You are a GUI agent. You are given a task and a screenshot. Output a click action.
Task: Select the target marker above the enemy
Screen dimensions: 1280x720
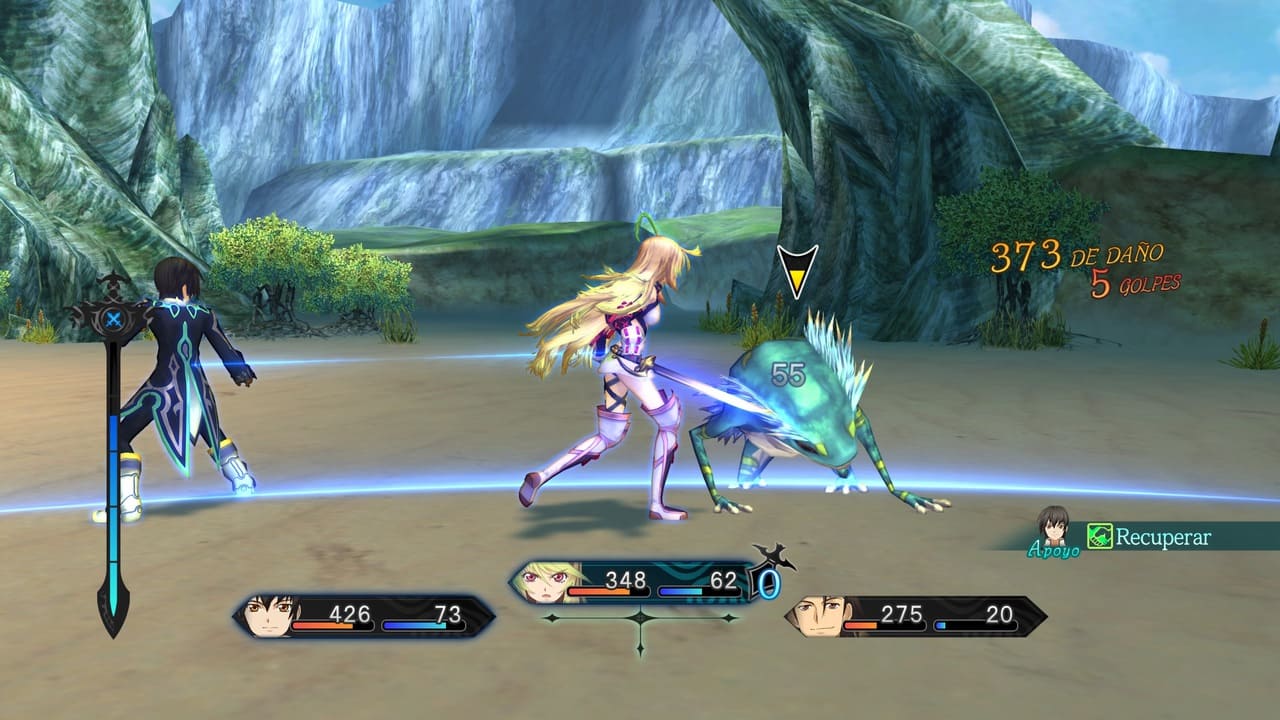pos(797,271)
